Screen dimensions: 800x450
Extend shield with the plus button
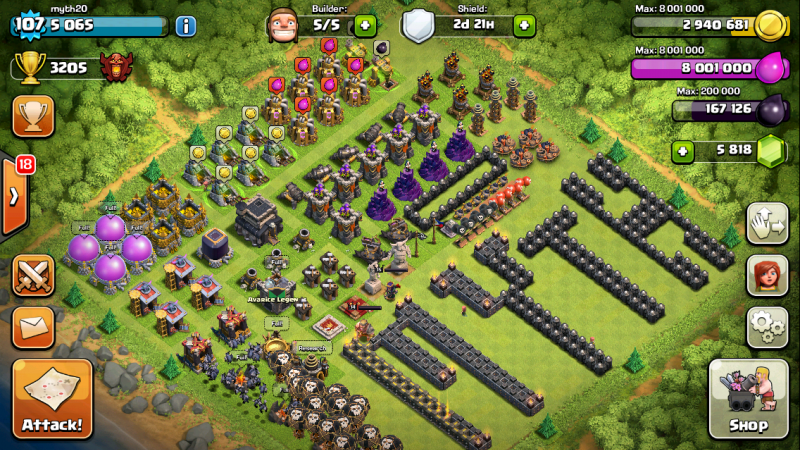(524, 25)
